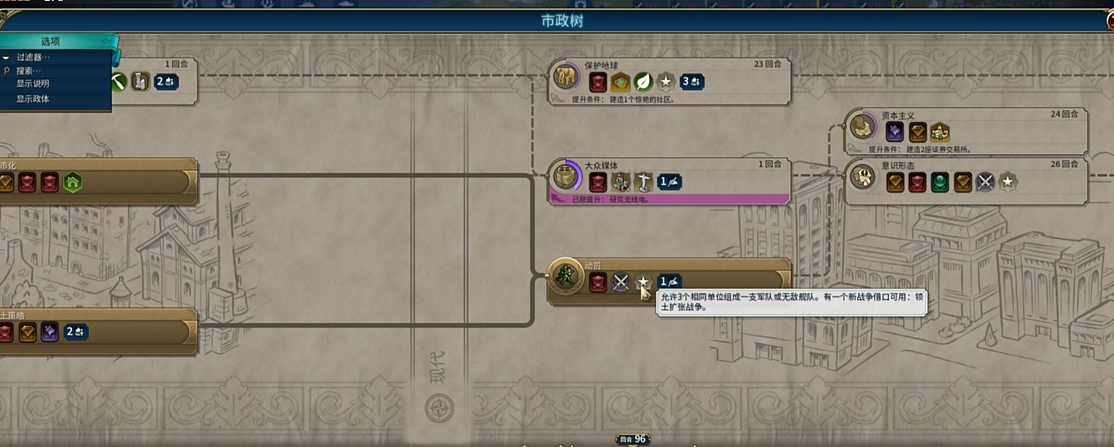Click the green orb icon in 意识形态
The height and width of the screenshot is (447, 1114).
point(939,182)
